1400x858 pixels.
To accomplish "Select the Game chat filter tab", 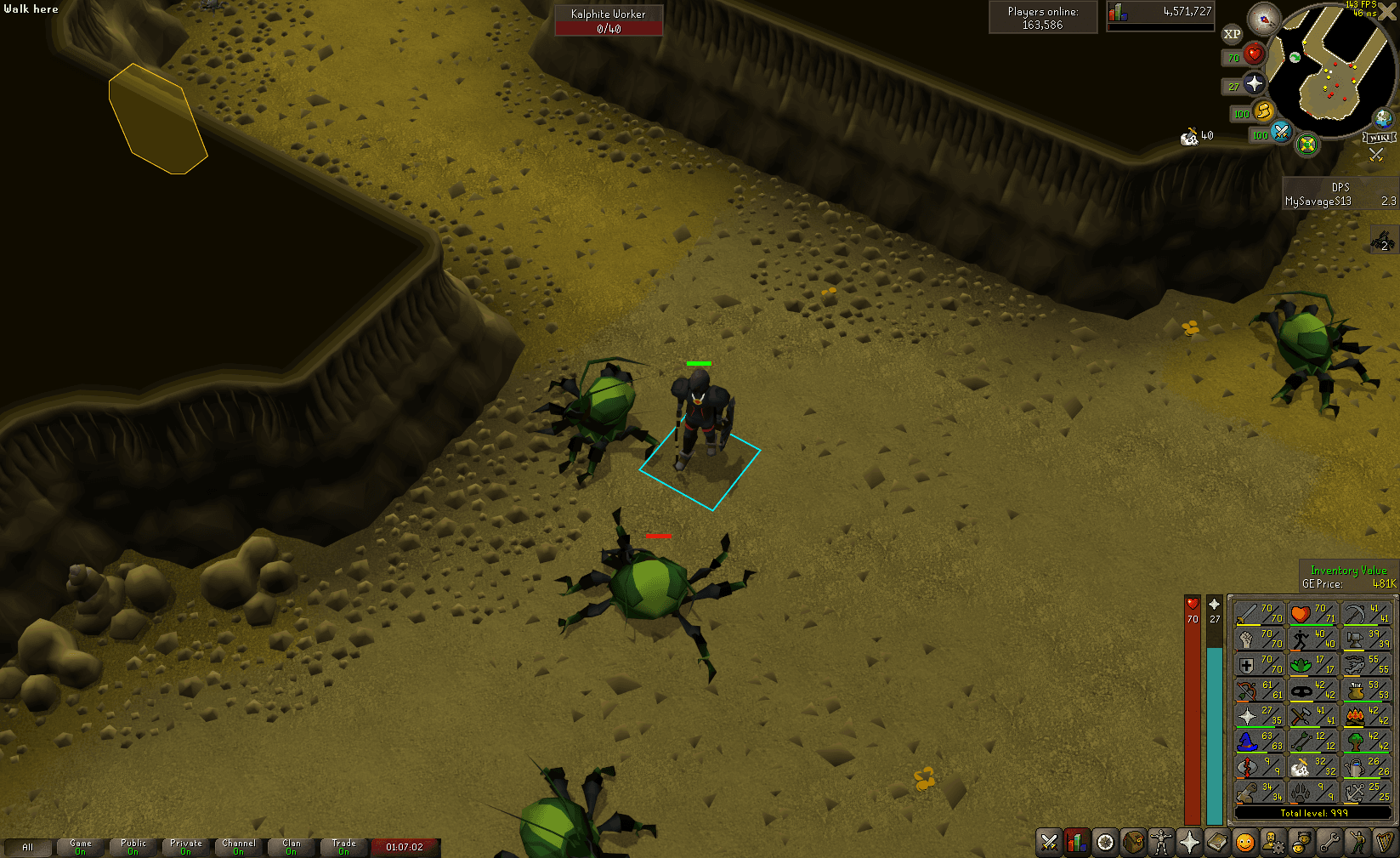I will (x=80, y=847).
